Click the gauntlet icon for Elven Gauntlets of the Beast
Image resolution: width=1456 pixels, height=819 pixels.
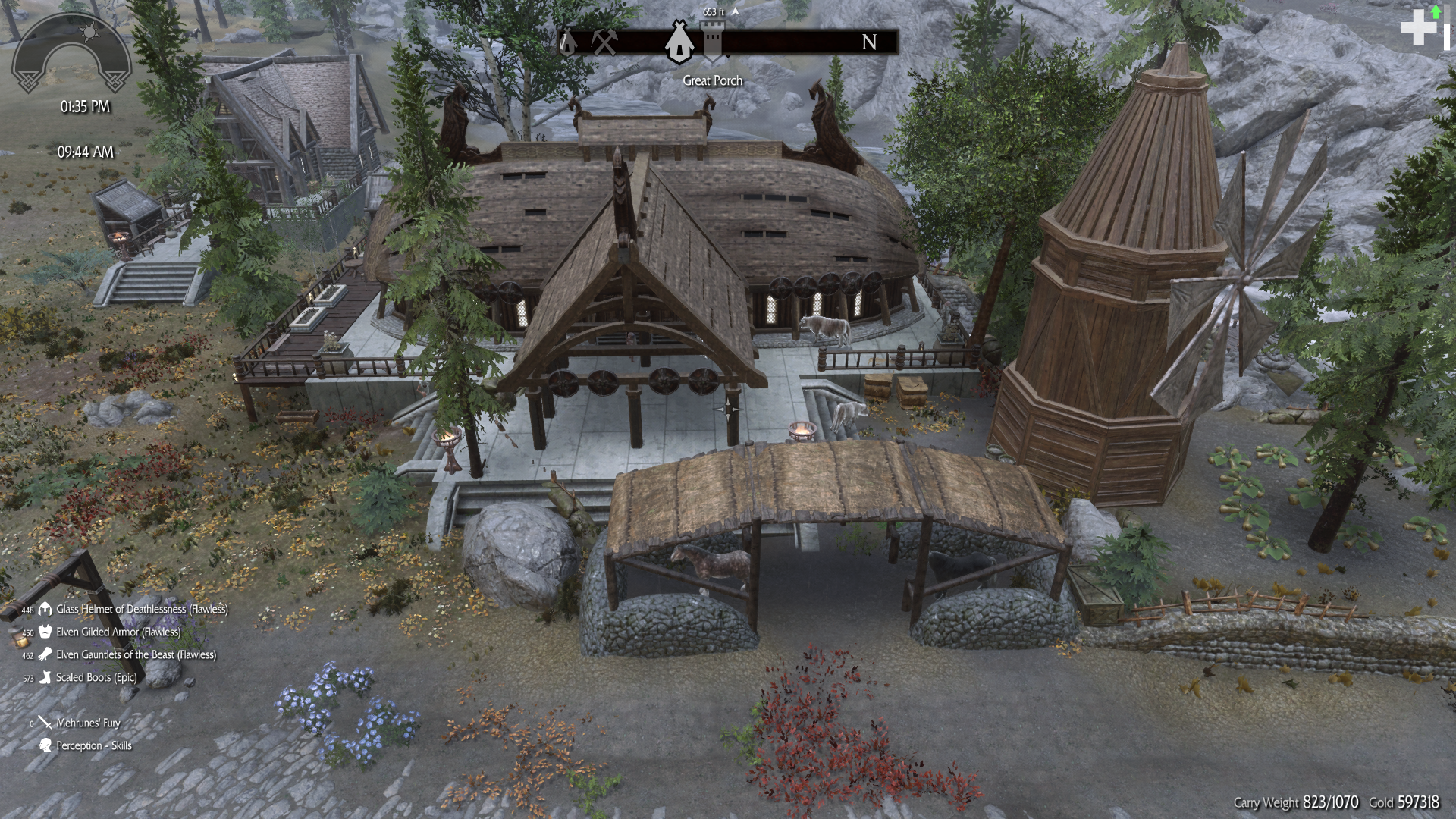coord(45,654)
